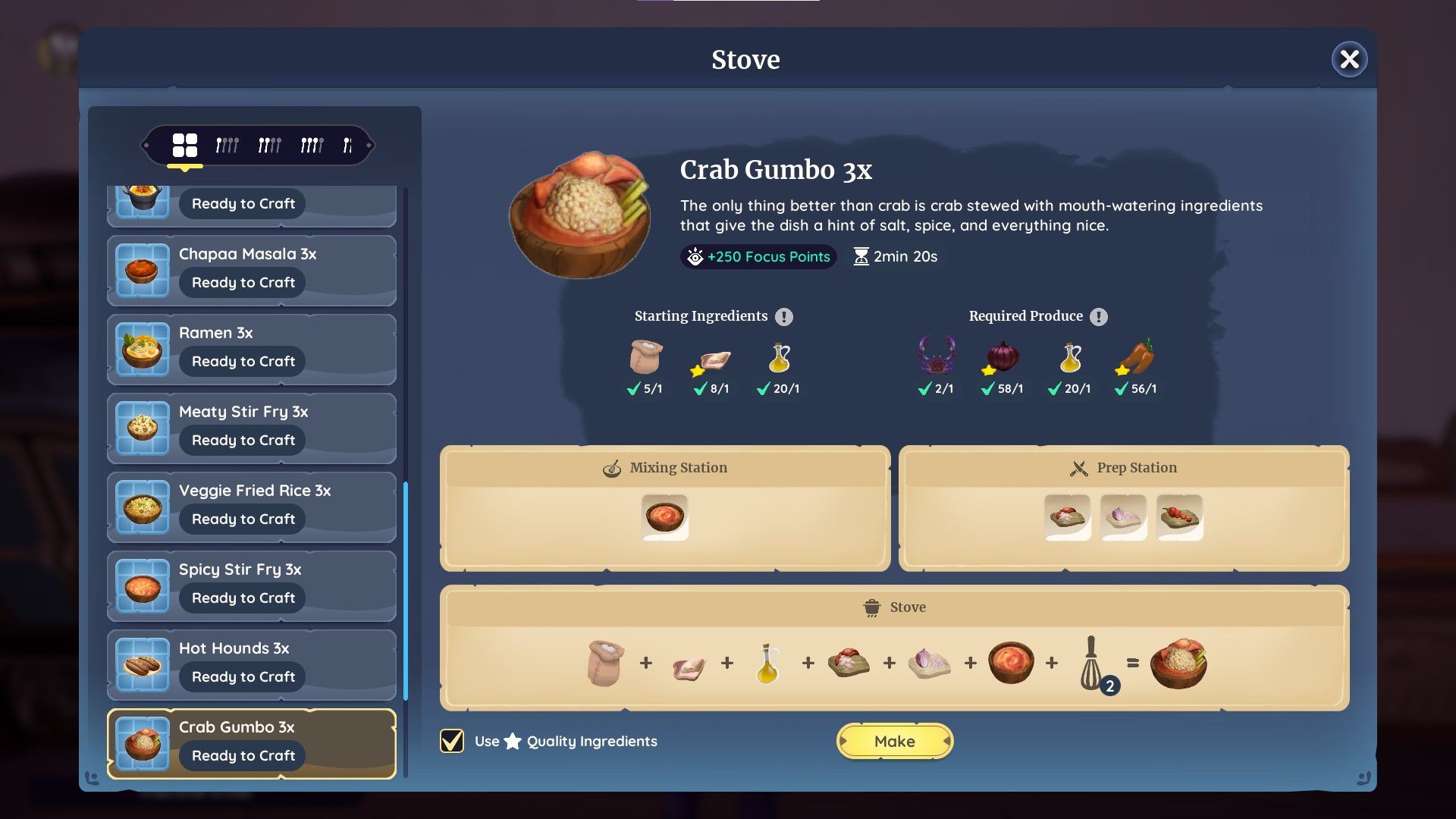Click the oil bottle under Starting Ingredients
The height and width of the screenshot is (819, 1456).
click(x=779, y=358)
